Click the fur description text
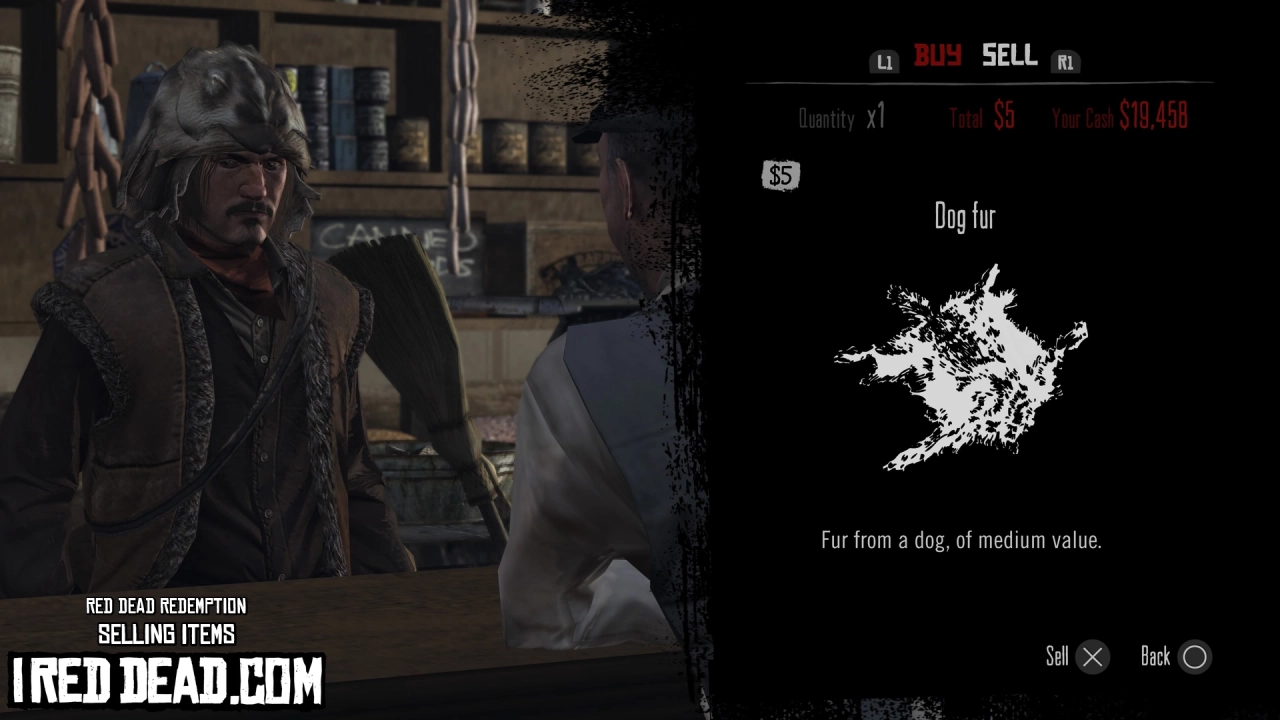 [963, 540]
